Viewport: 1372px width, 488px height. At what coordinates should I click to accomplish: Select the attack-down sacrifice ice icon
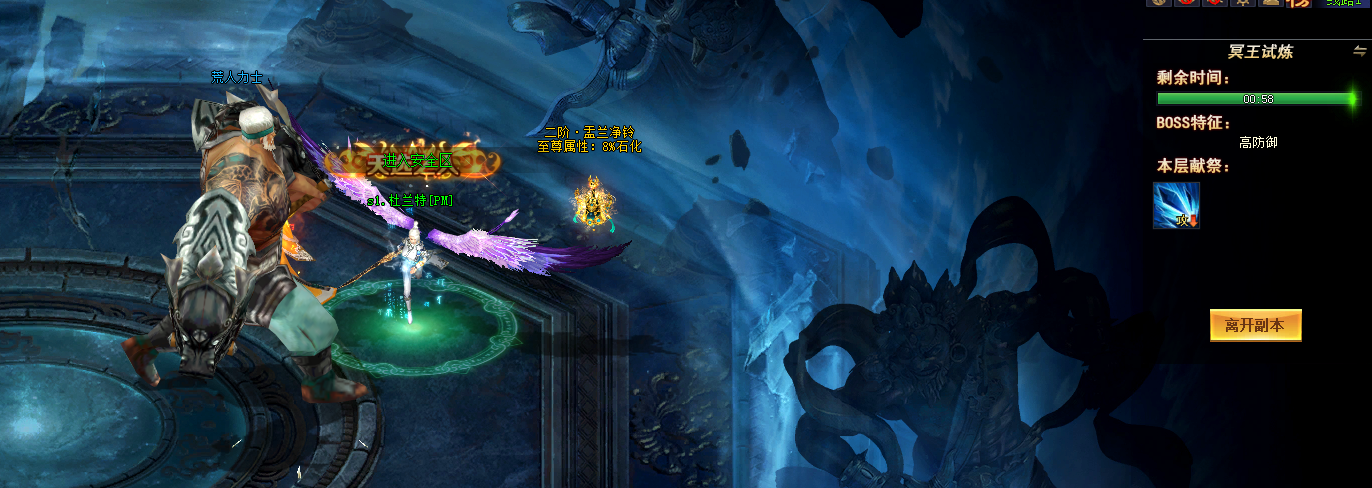[x=1176, y=205]
